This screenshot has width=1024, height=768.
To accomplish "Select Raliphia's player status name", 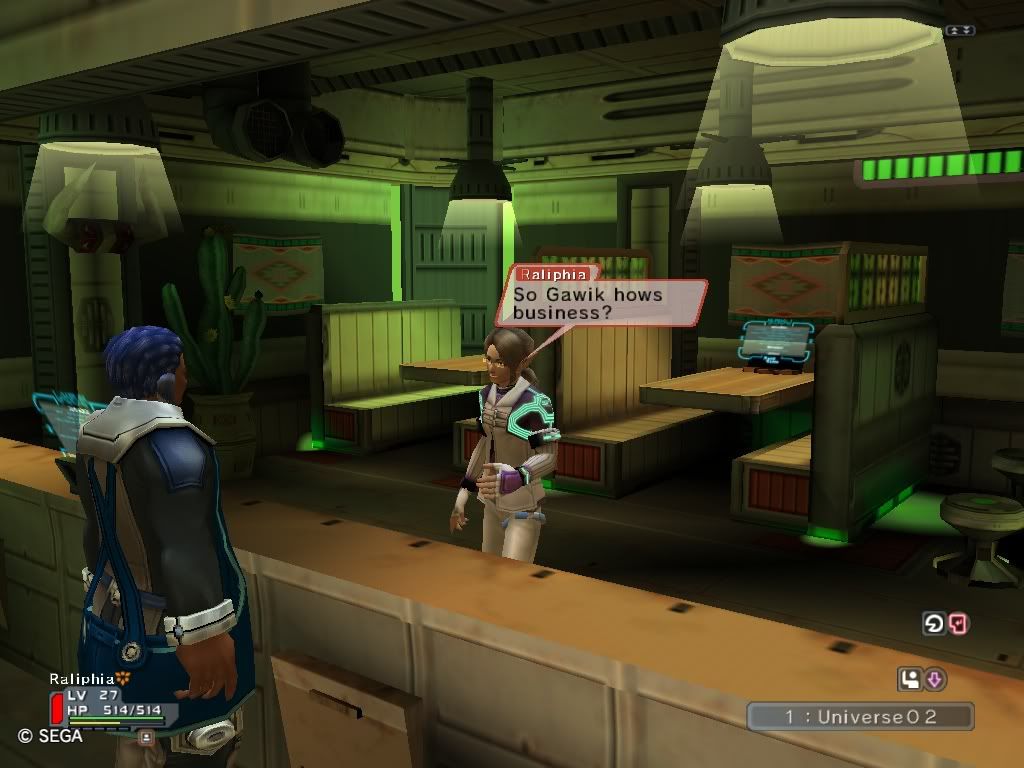I will tap(82, 678).
